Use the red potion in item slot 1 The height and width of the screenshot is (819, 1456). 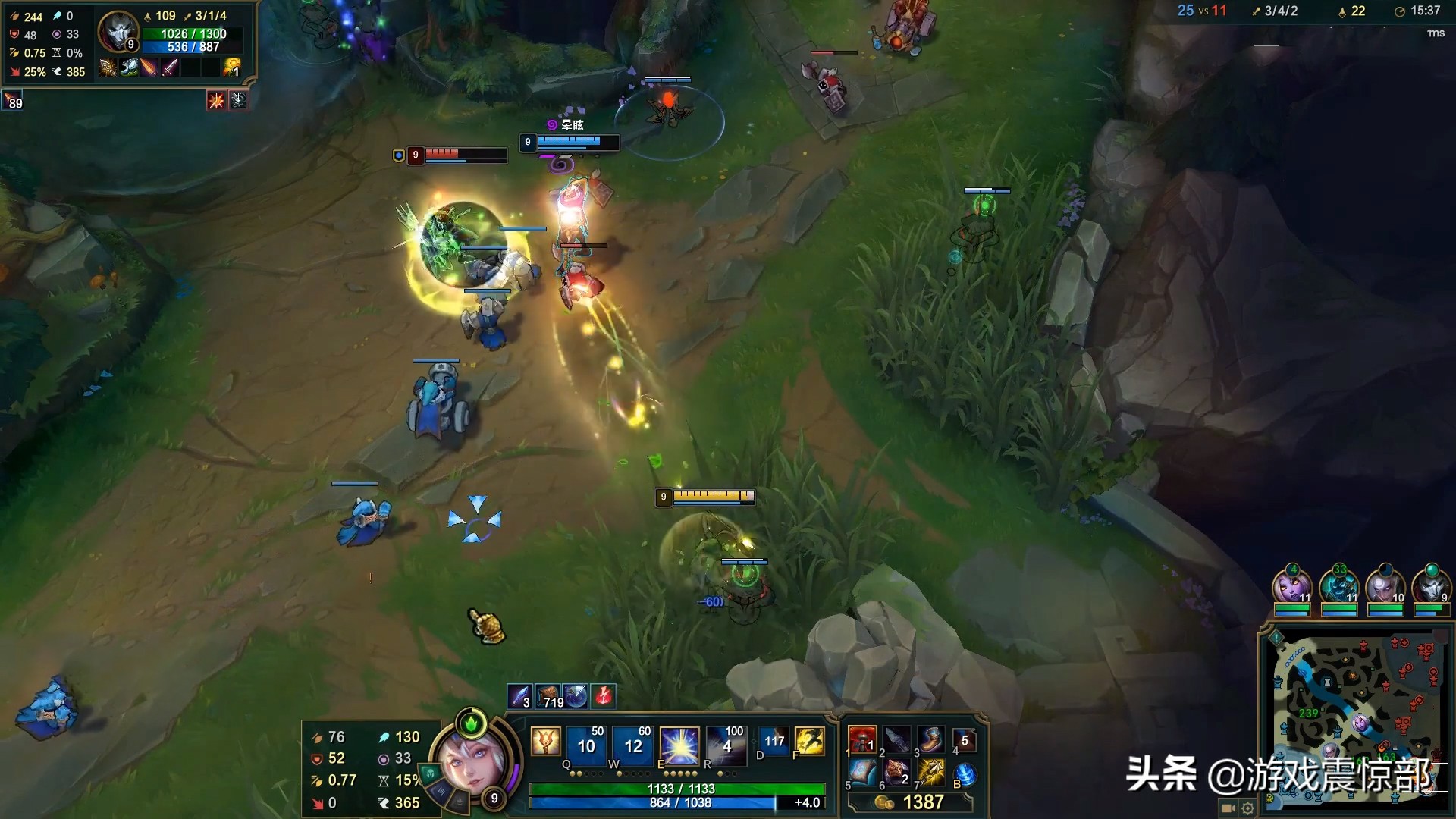tap(862, 739)
